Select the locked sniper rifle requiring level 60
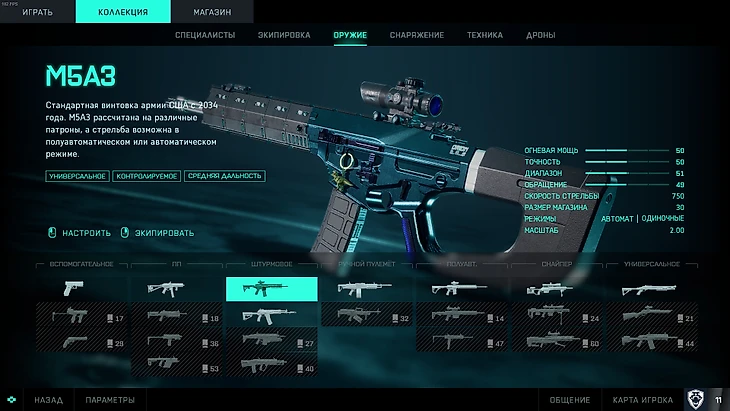This screenshot has width=730, height=411. point(556,342)
